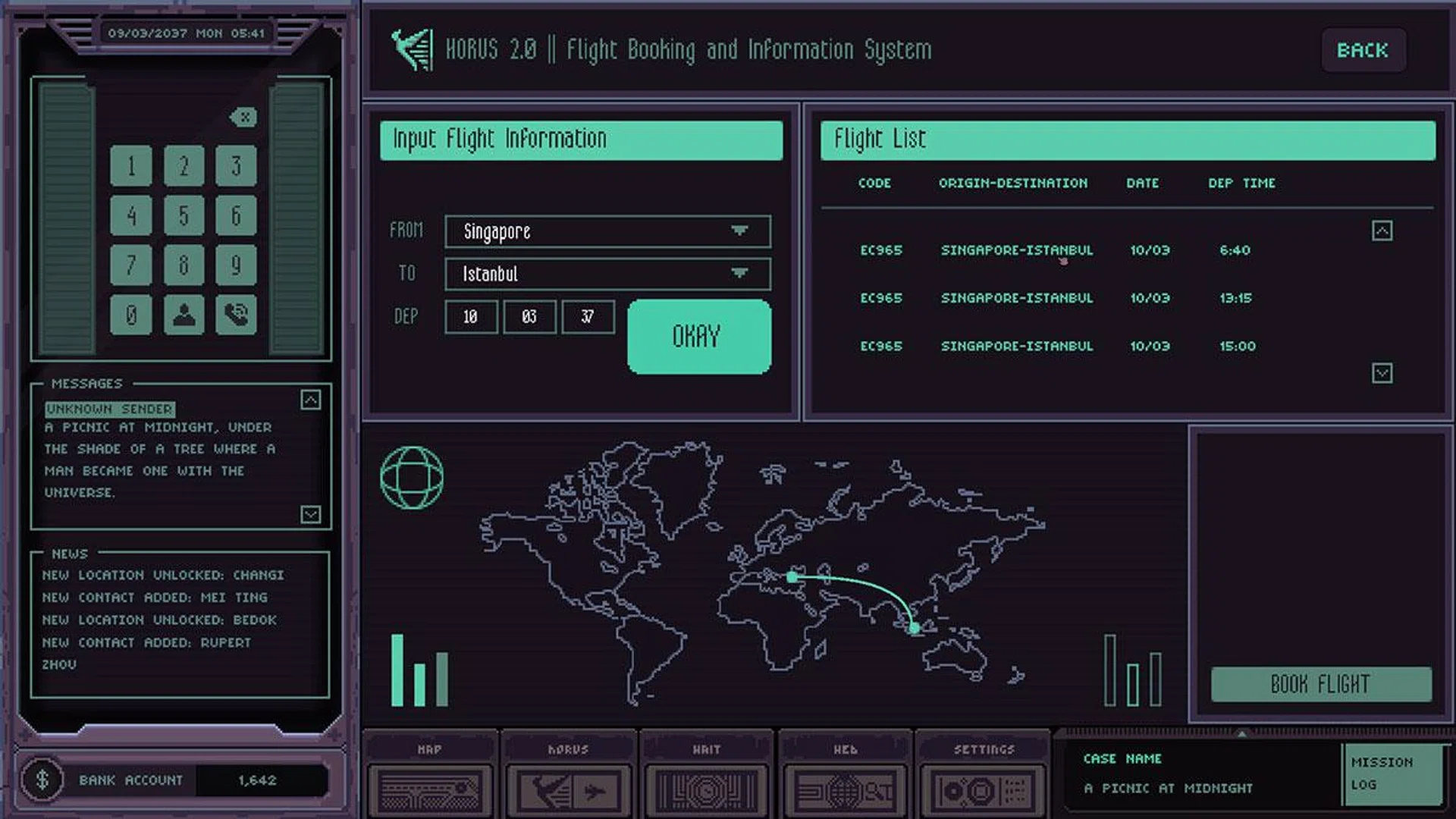The height and width of the screenshot is (819, 1456).
Task: Select the UNKNOWN SENDER message
Action: (x=109, y=409)
